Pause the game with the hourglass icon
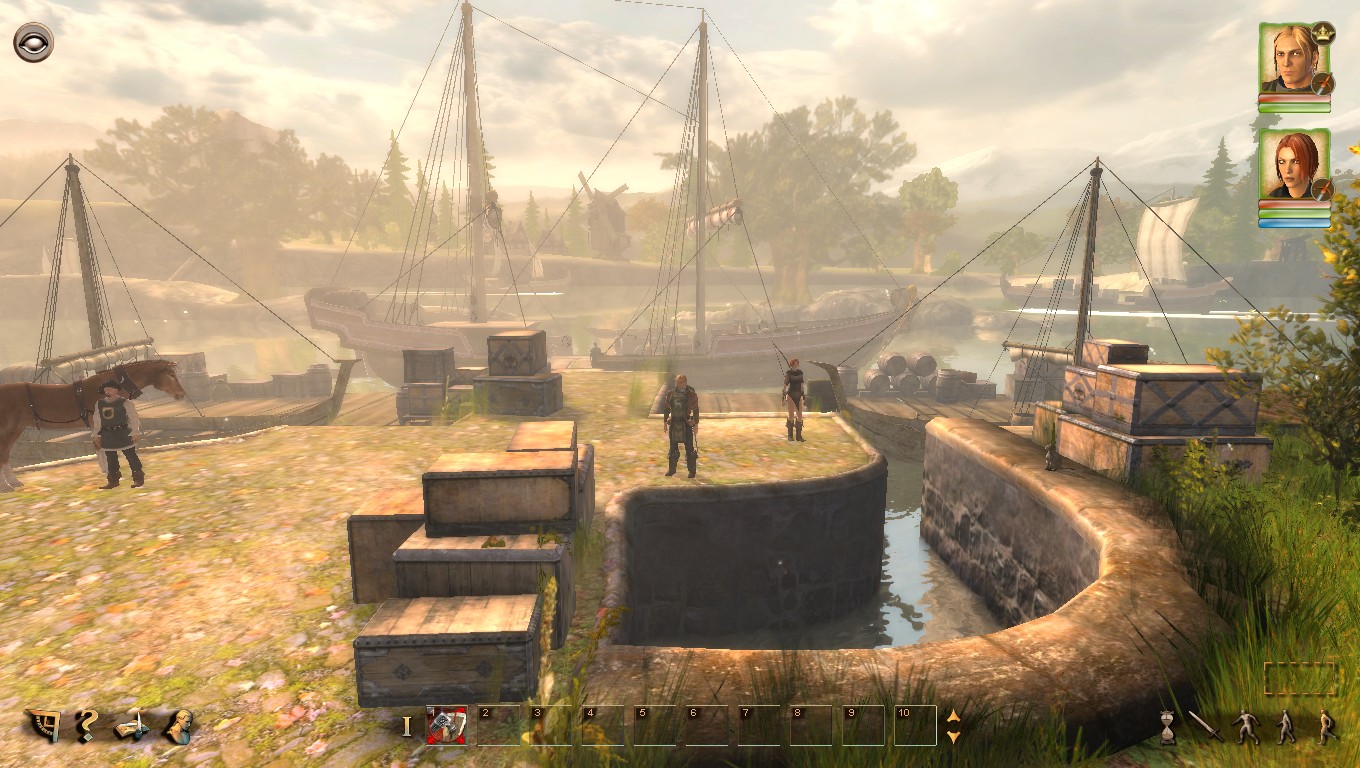This screenshot has height=768, width=1360. [x=1168, y=727]
